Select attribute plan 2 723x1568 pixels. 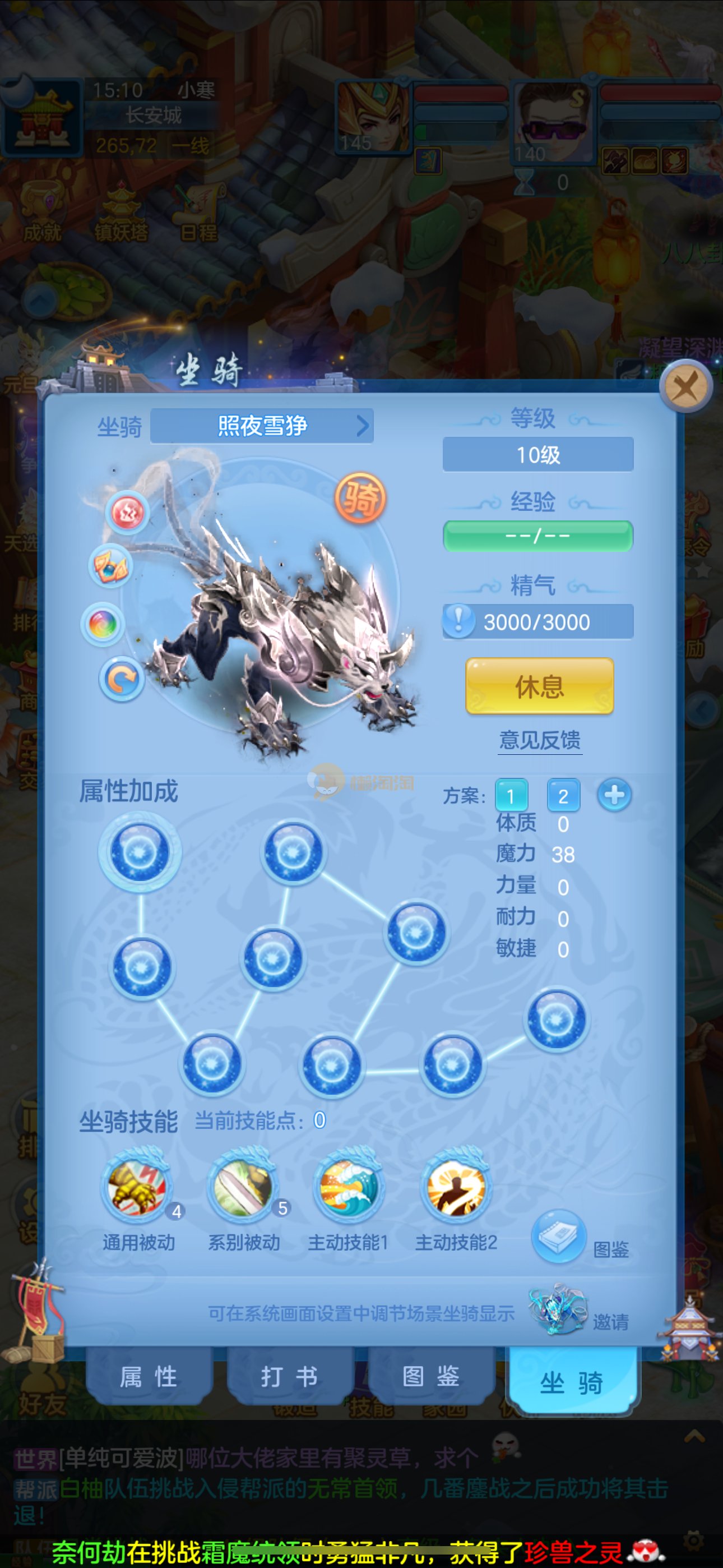pos(563,796)
